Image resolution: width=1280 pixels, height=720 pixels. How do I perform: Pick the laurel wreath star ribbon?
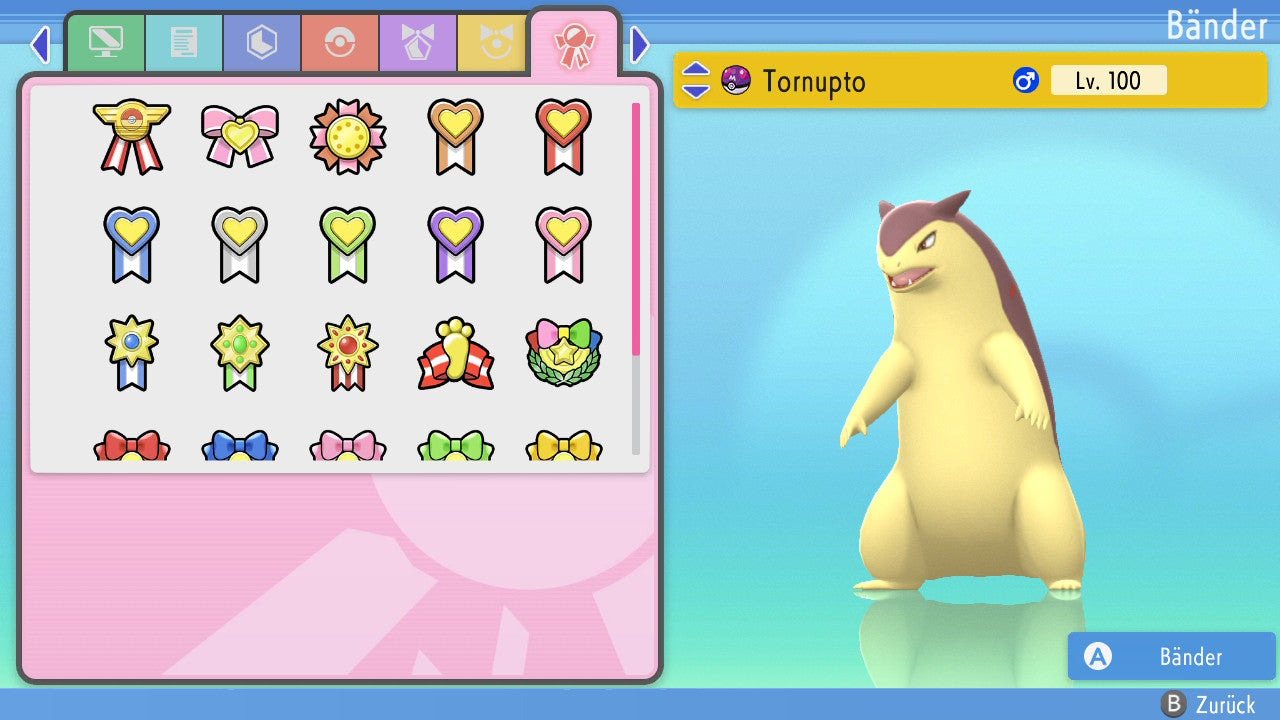coord(564,354)
